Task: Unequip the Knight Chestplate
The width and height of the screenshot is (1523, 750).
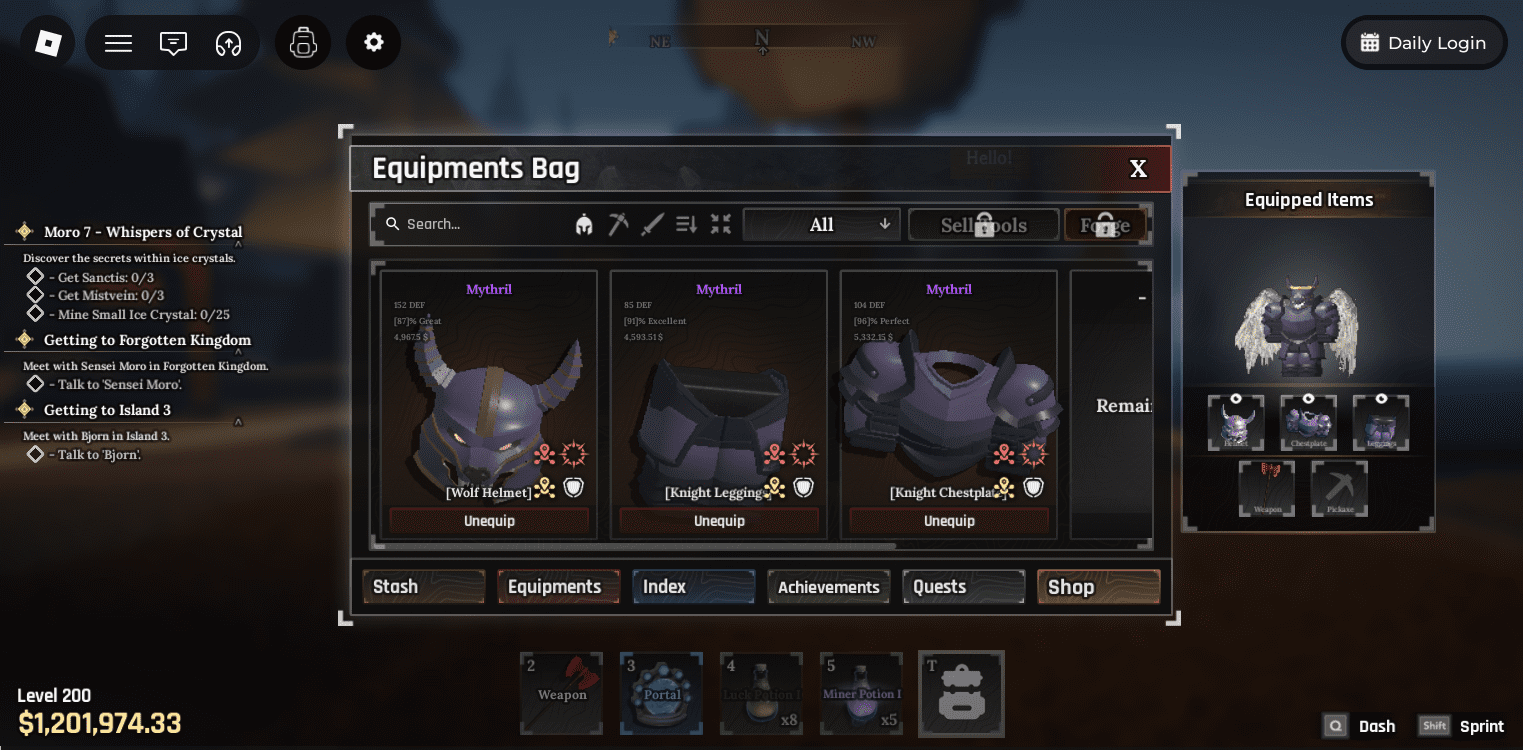Action: (949, 521)
